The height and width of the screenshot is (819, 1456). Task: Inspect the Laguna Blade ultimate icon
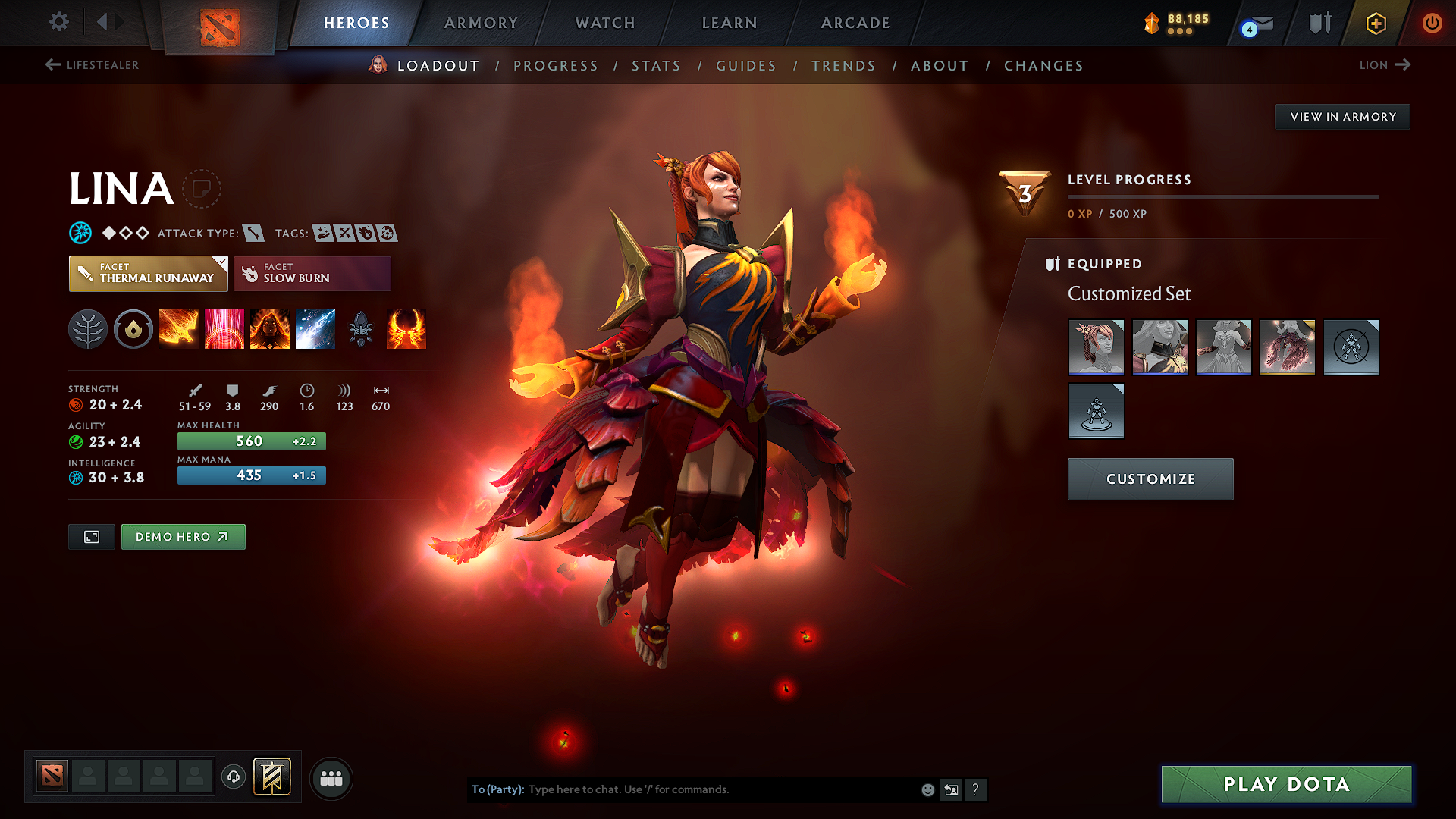[315, 329]
